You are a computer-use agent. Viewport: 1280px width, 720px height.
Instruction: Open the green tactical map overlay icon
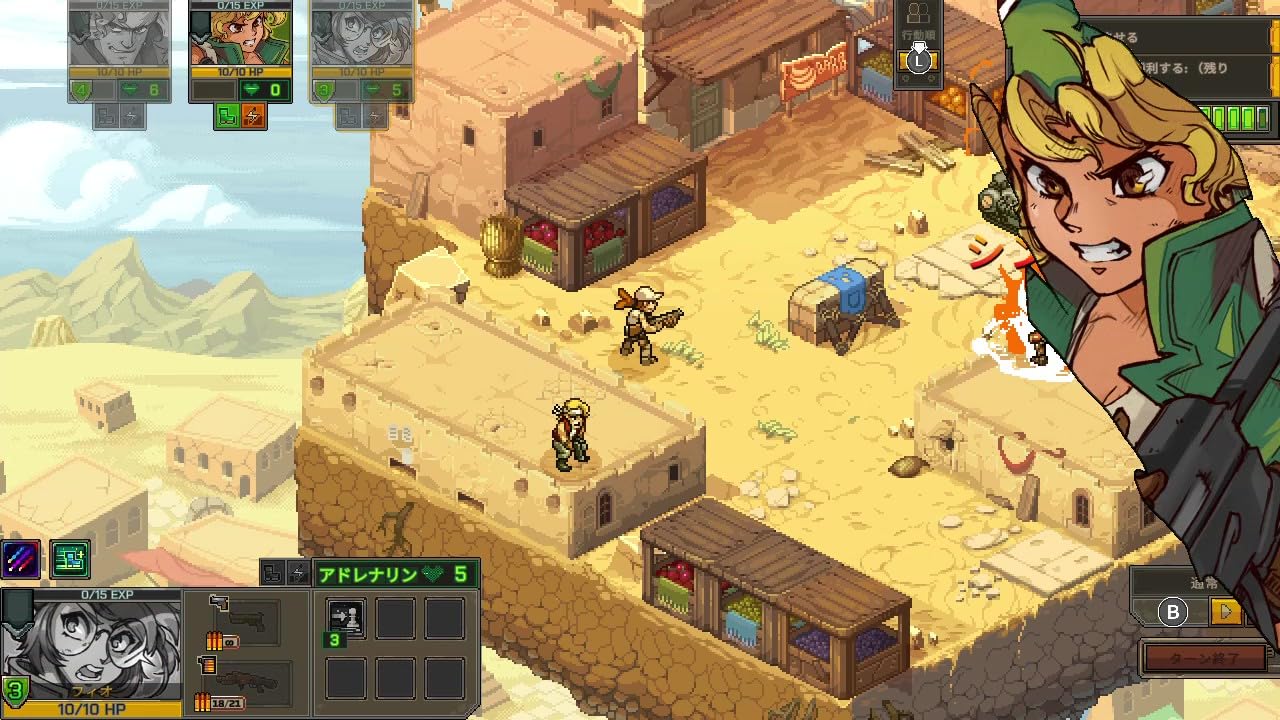click(70, 559)
